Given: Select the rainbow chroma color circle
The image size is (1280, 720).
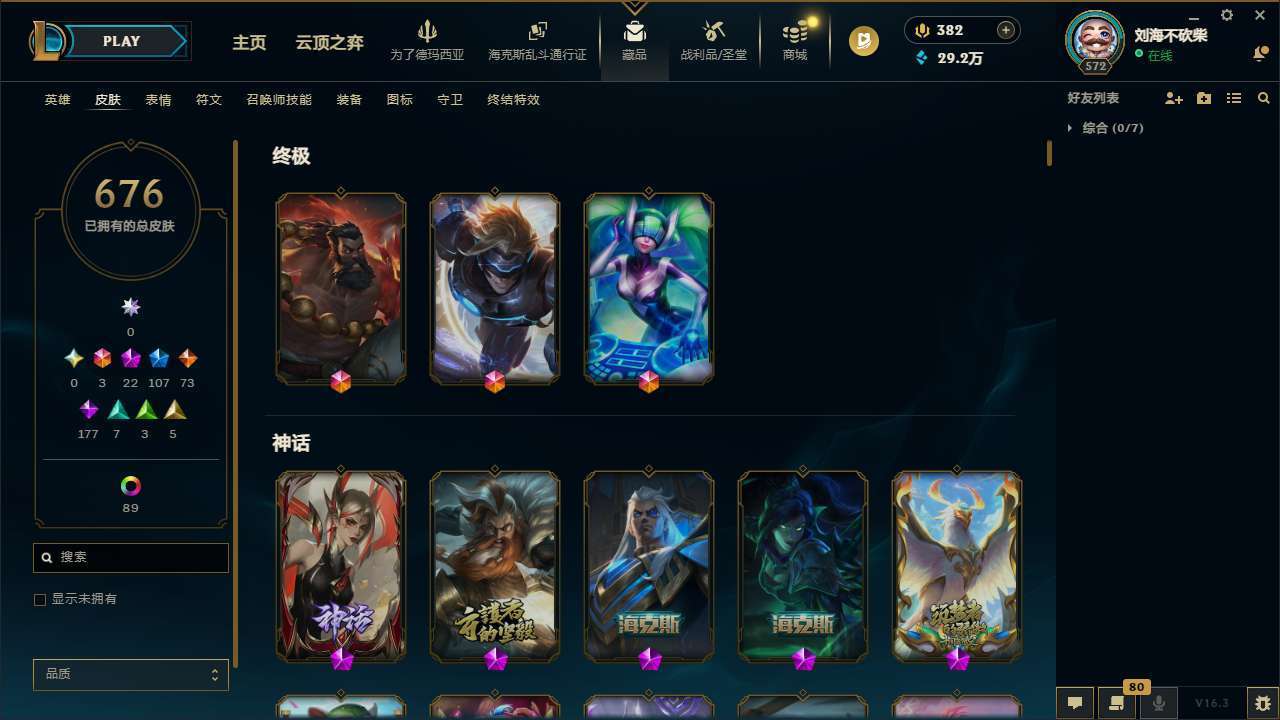Looking at the screenshot, I should point(130,483).
